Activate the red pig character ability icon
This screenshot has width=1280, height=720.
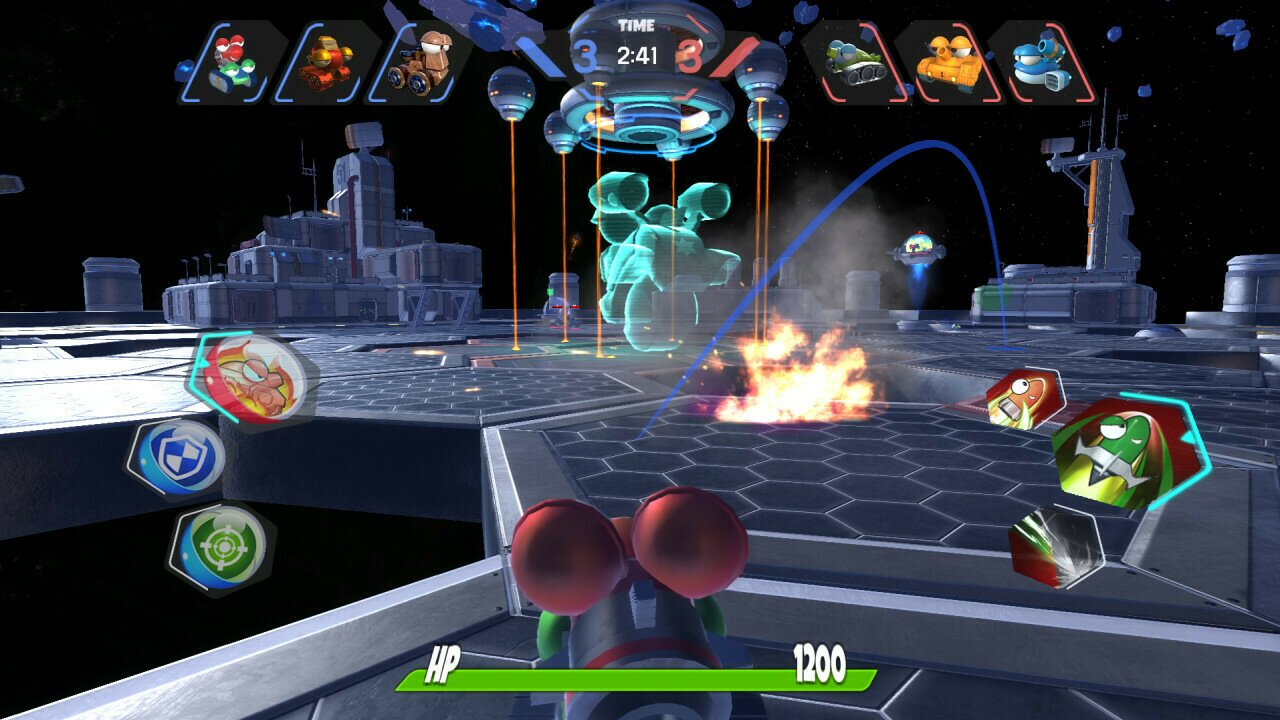click(x=255, y=380)
